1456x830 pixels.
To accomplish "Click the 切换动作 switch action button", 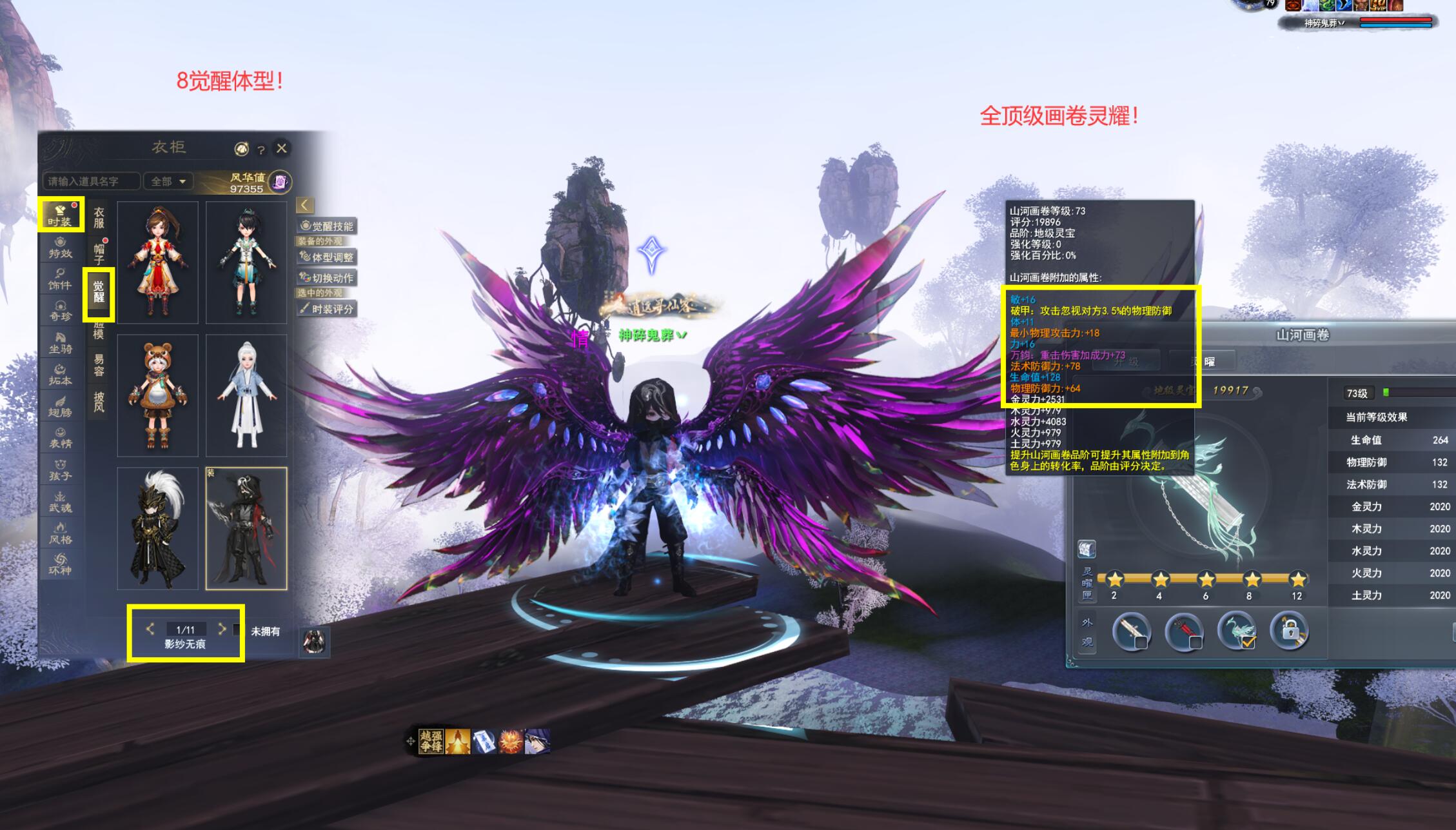I will 327,278.
